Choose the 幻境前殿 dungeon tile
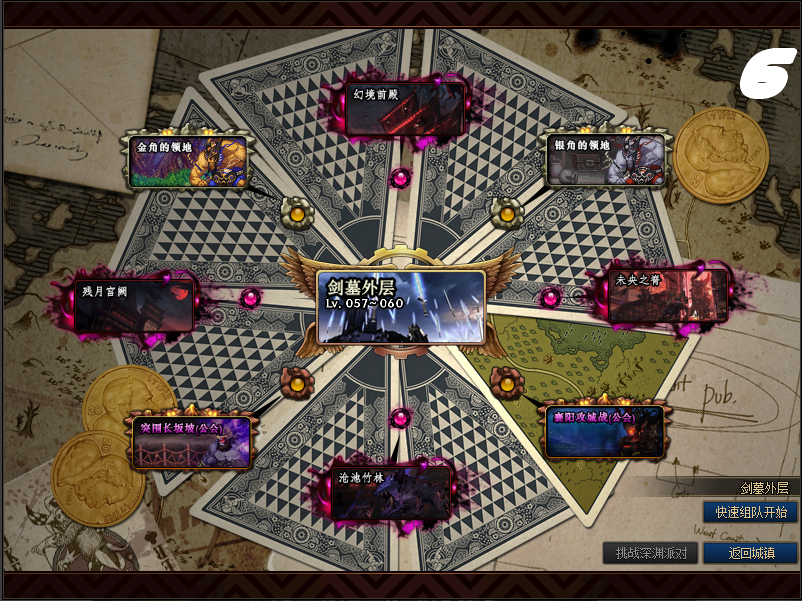The width and height of the screenshot is (802, 601). (404, 108)
